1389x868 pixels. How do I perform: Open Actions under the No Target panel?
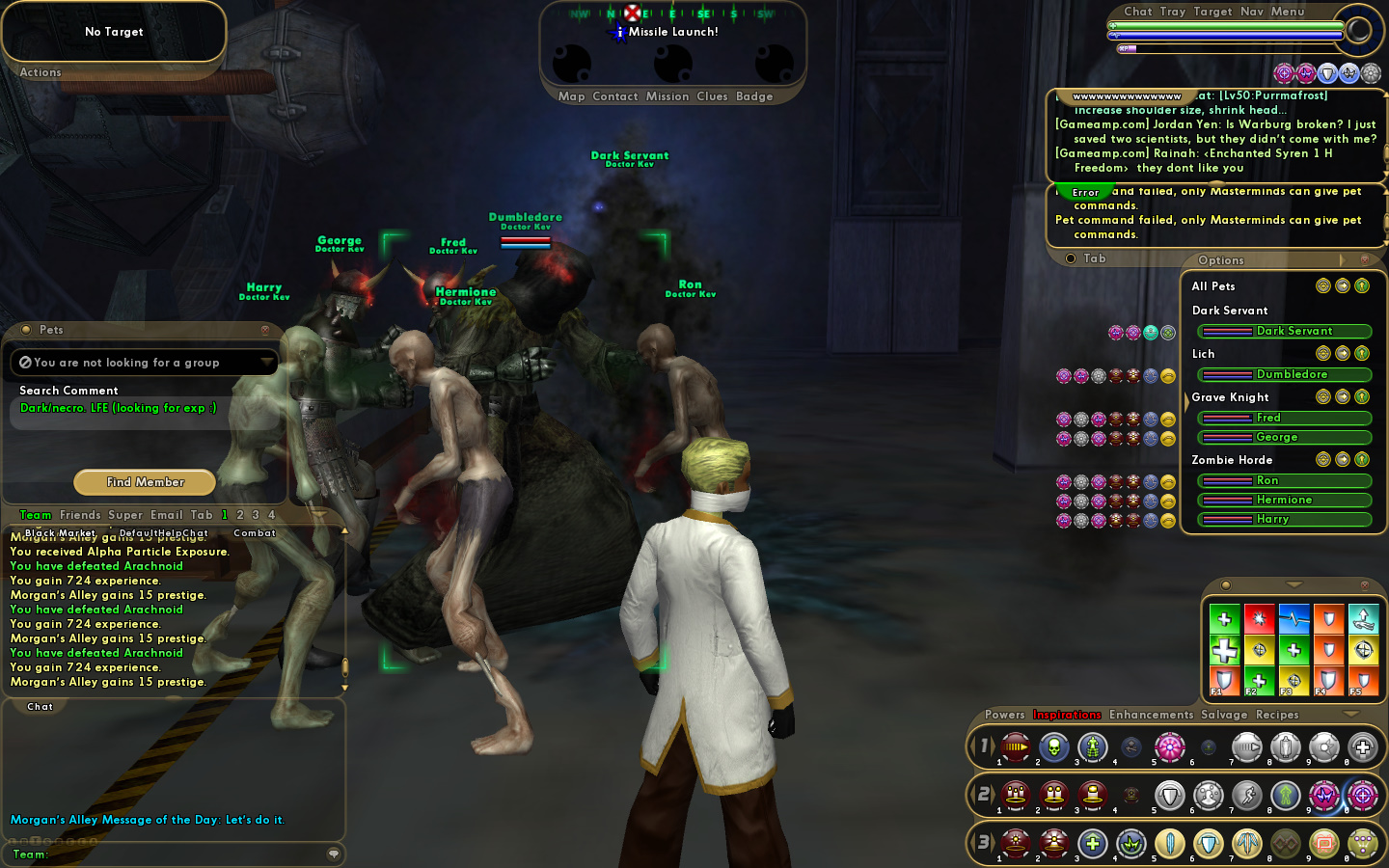[x=41, y=72]
